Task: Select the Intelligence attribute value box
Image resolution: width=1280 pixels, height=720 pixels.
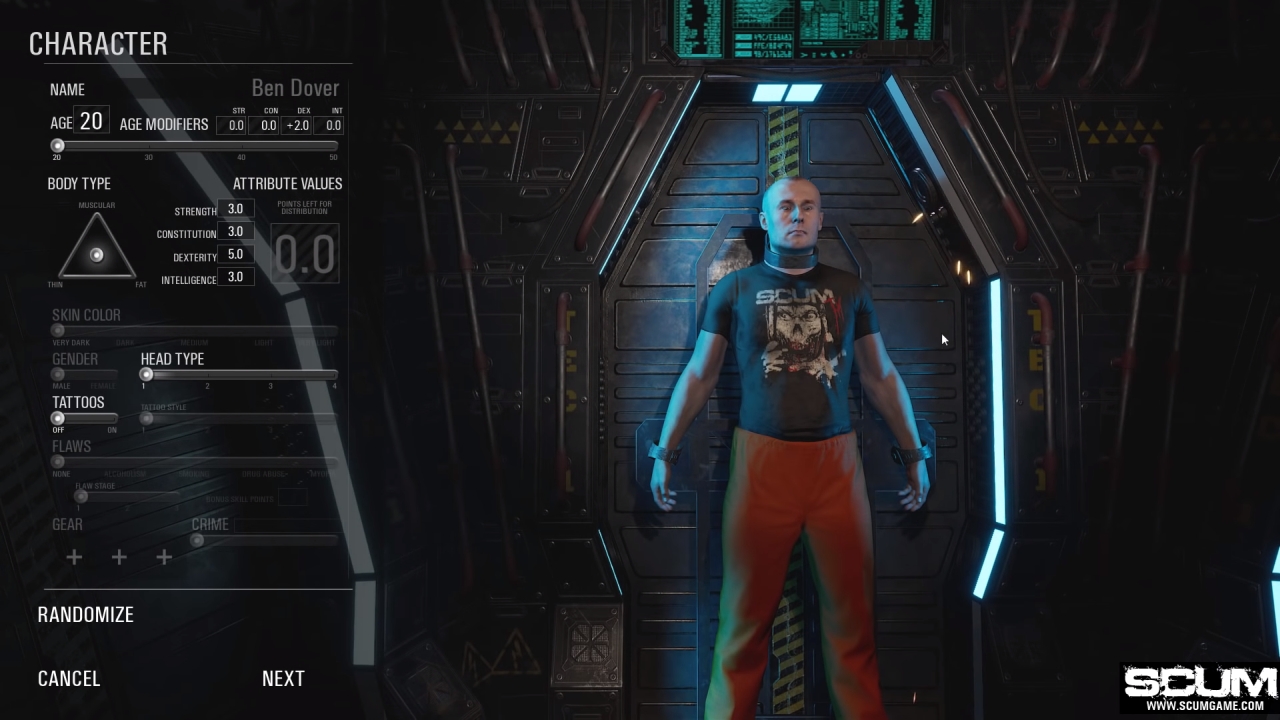Action: coord(235,276)
